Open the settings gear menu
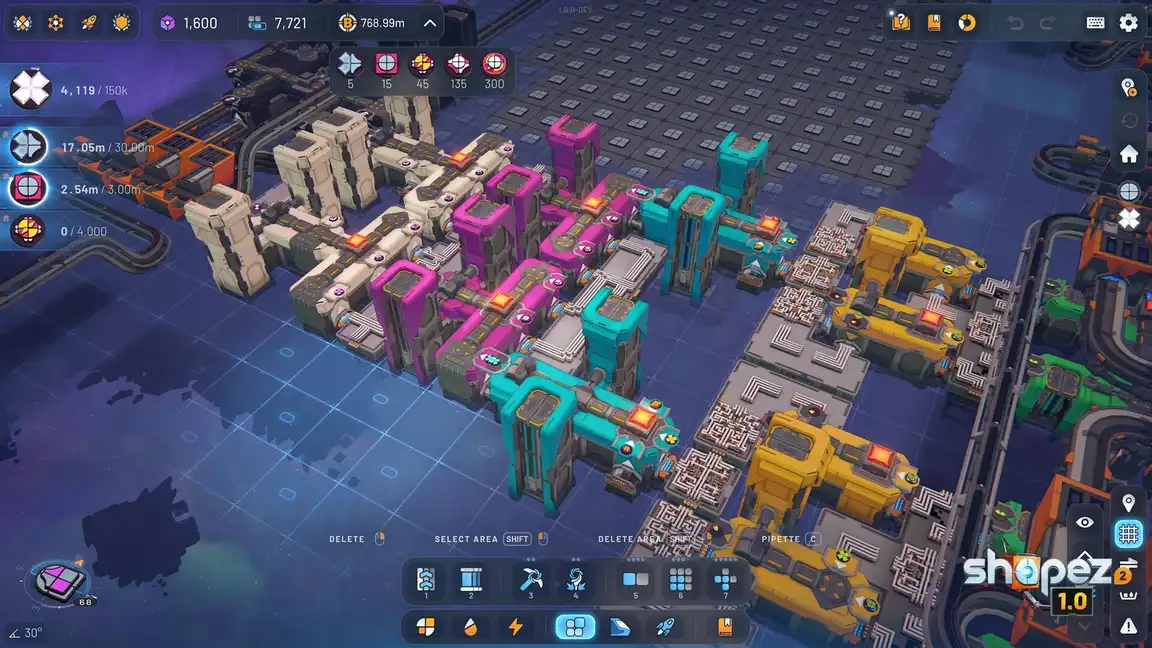Image resolution: width=1152 pixels, height=648 pixels. pos(1128,22)
